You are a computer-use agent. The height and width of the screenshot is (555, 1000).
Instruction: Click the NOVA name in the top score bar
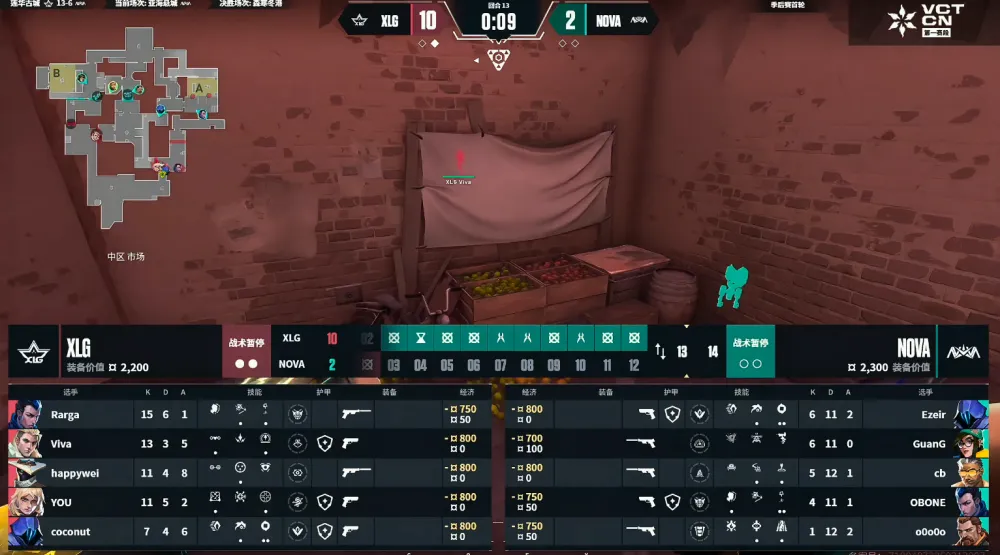[608, 20]
